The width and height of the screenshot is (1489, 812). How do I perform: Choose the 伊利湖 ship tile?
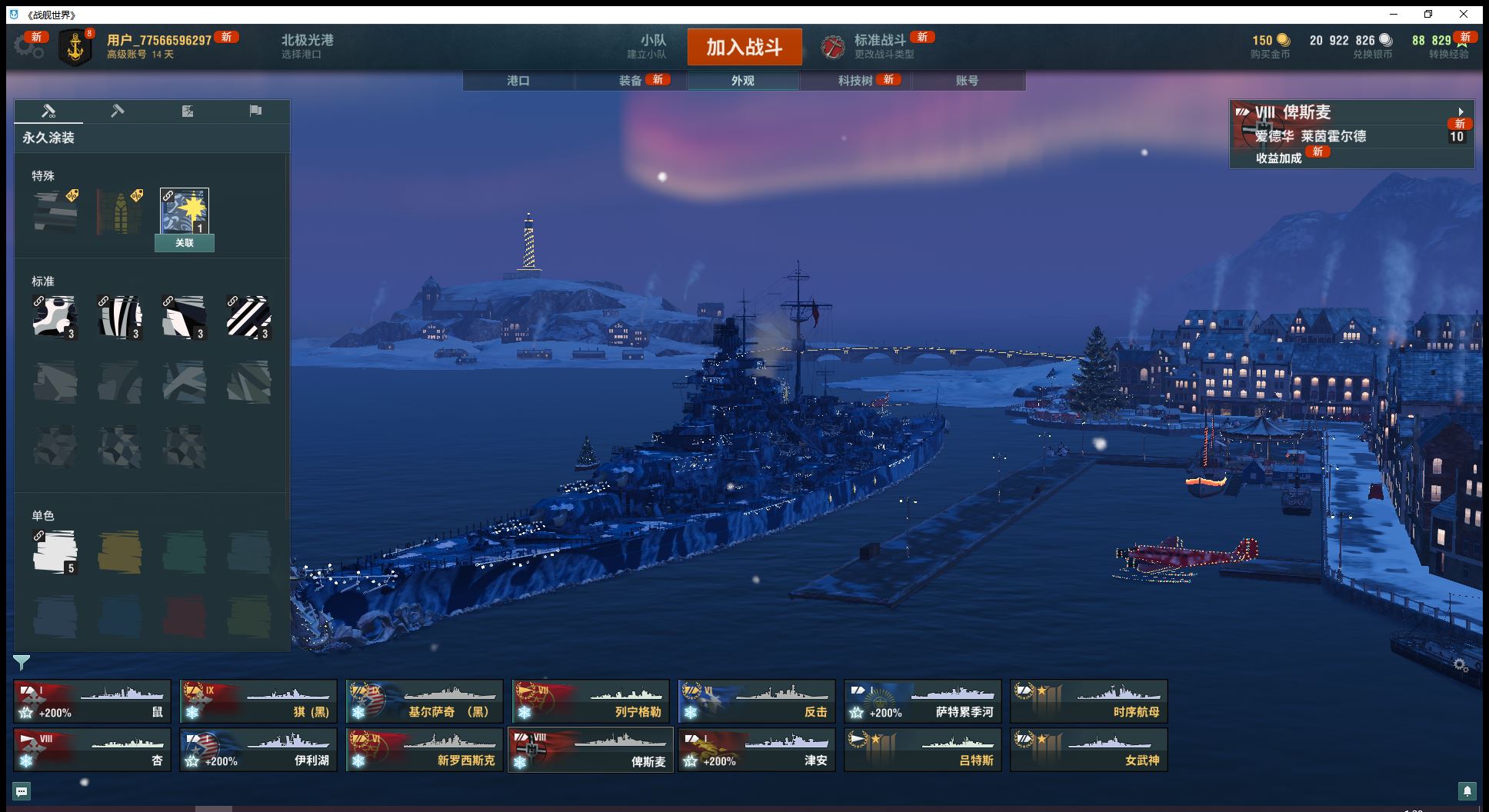point(258,750)
